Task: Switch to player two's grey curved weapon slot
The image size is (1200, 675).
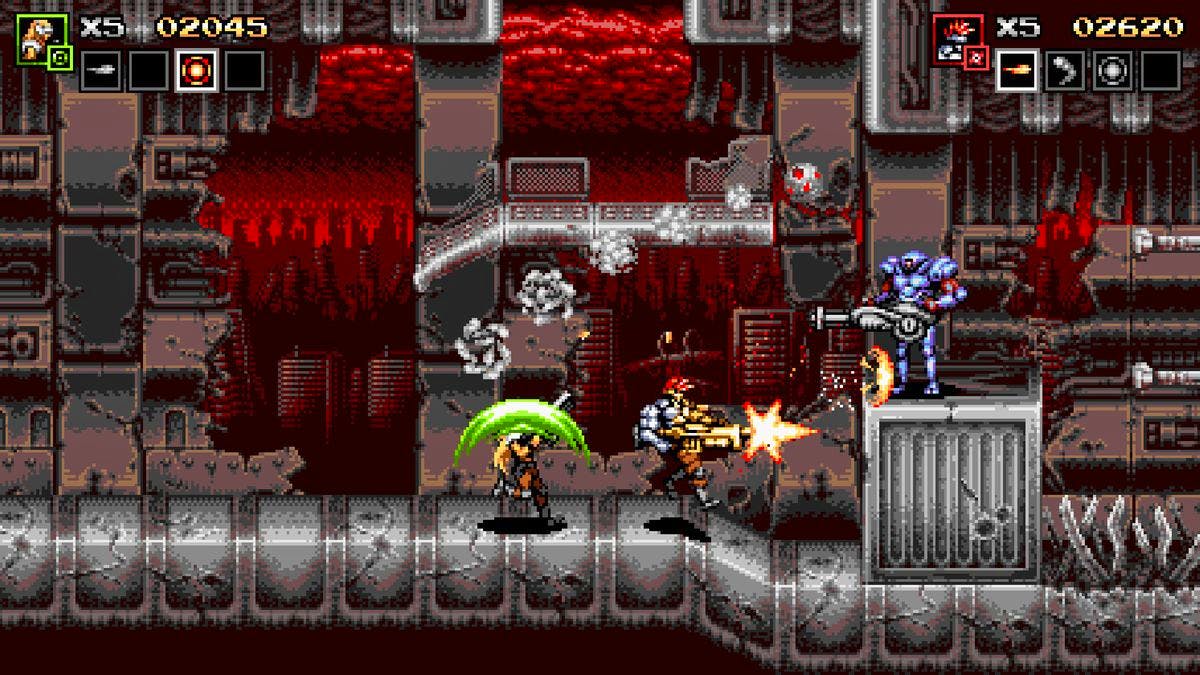Action: click(1064, 71)
